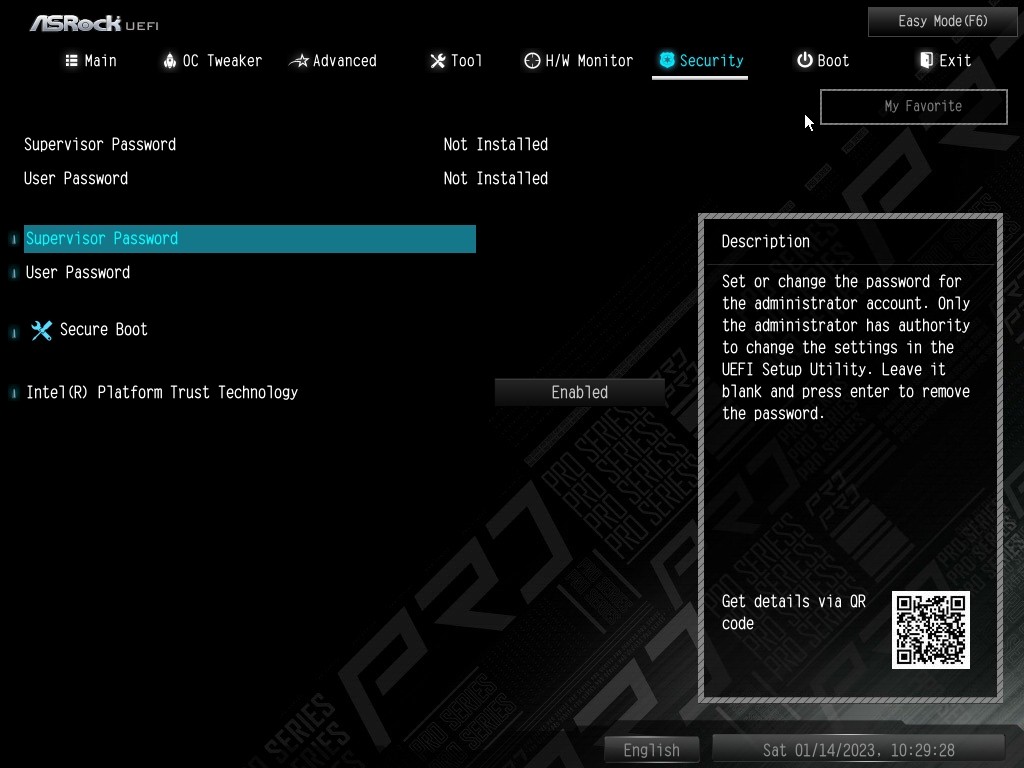Show the H/W Monitor tab

578,61
